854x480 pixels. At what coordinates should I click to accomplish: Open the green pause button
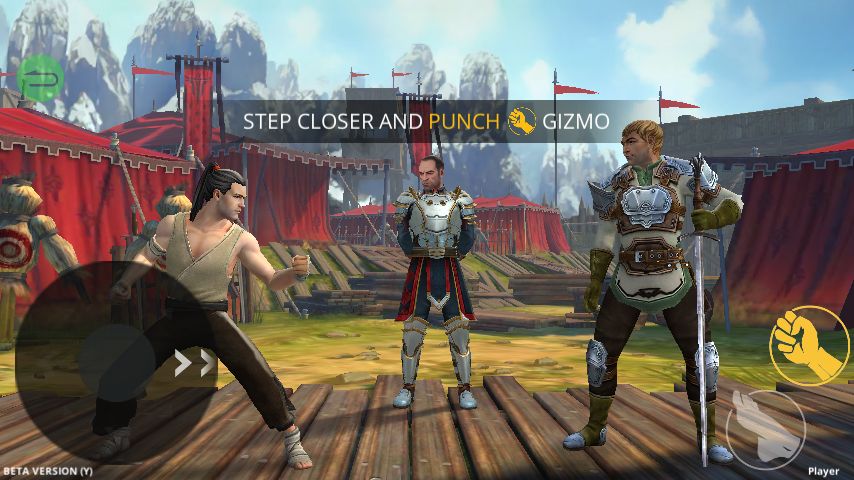coord(41,76)
